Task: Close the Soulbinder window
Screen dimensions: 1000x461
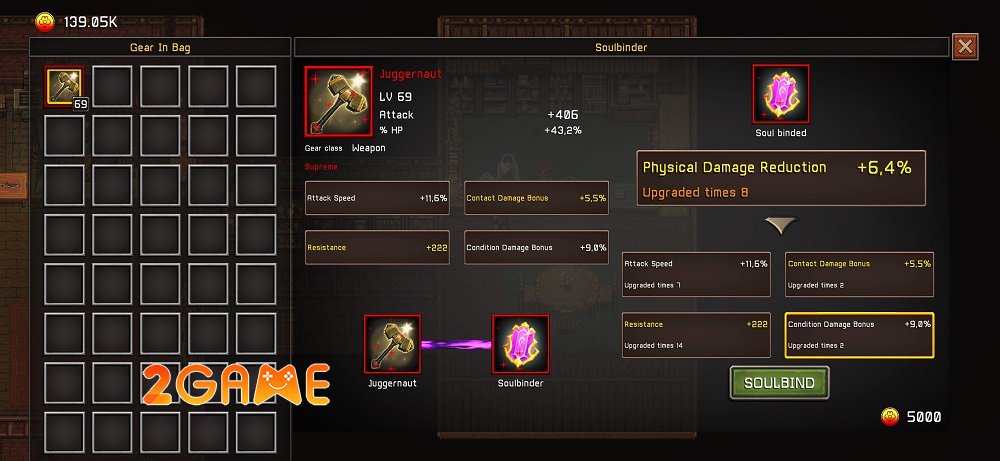Action: pyautogui.click(x=965, y=47)
